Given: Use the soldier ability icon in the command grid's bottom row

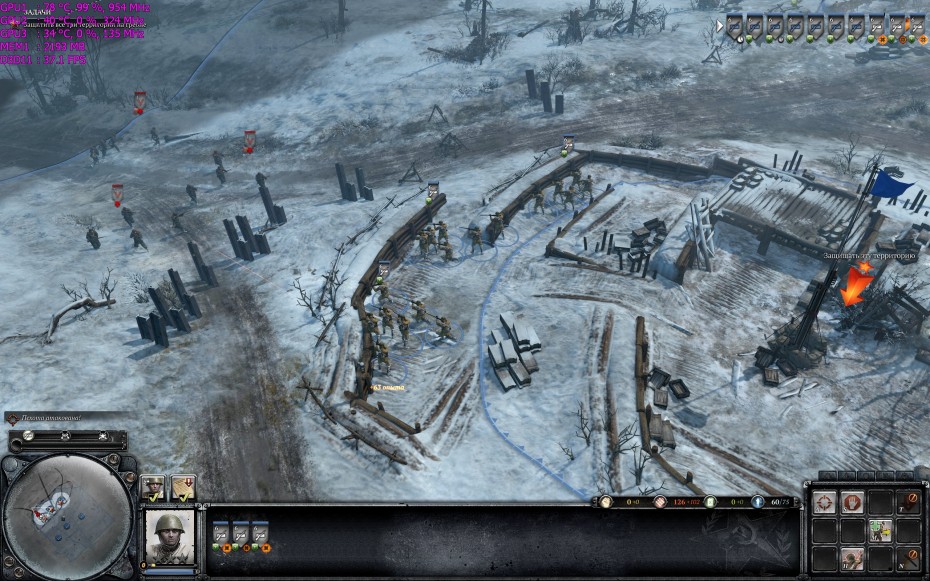Looking at the screenshot, I should [852, 559].
